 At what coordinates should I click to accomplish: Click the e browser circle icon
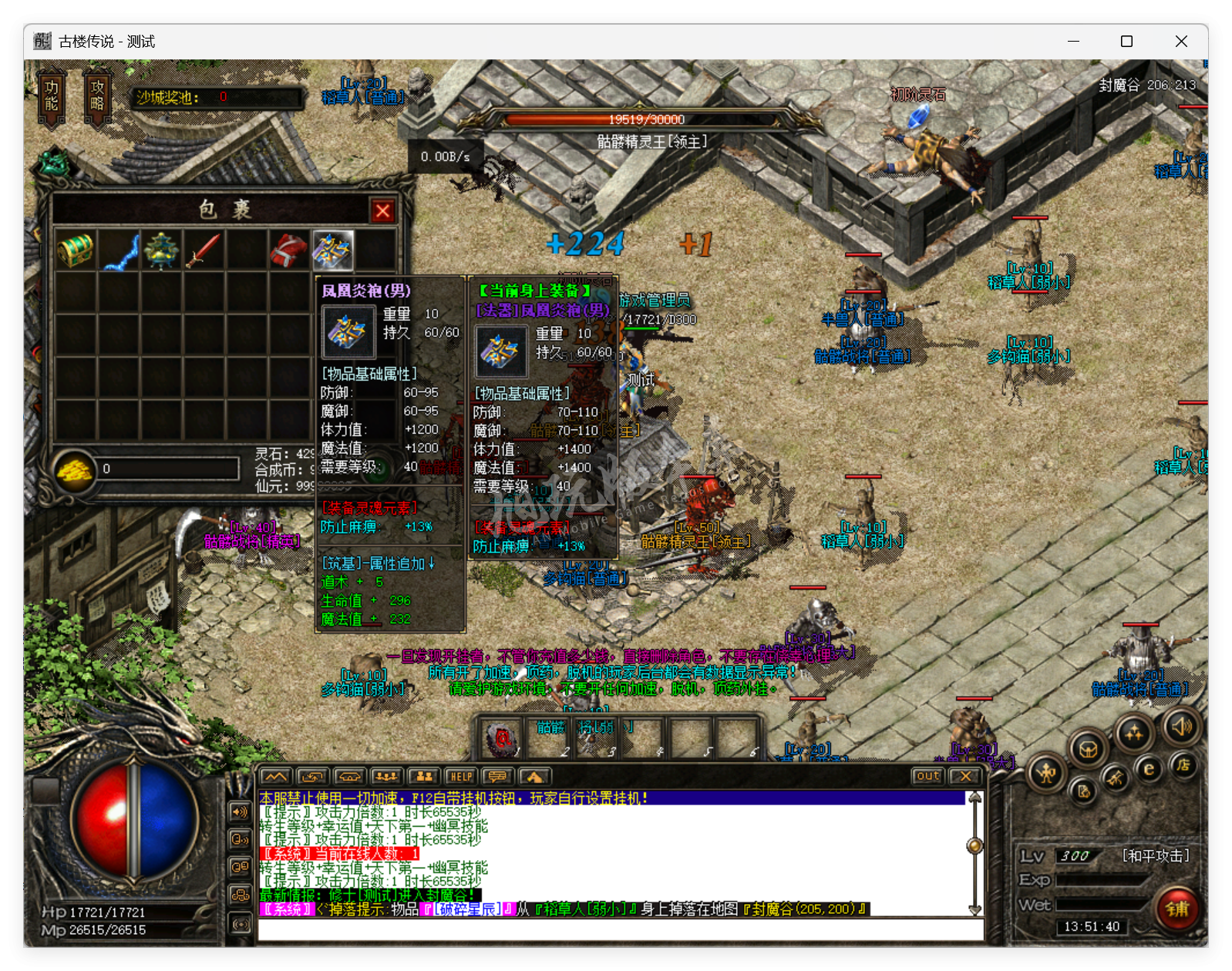(1148, 768)
